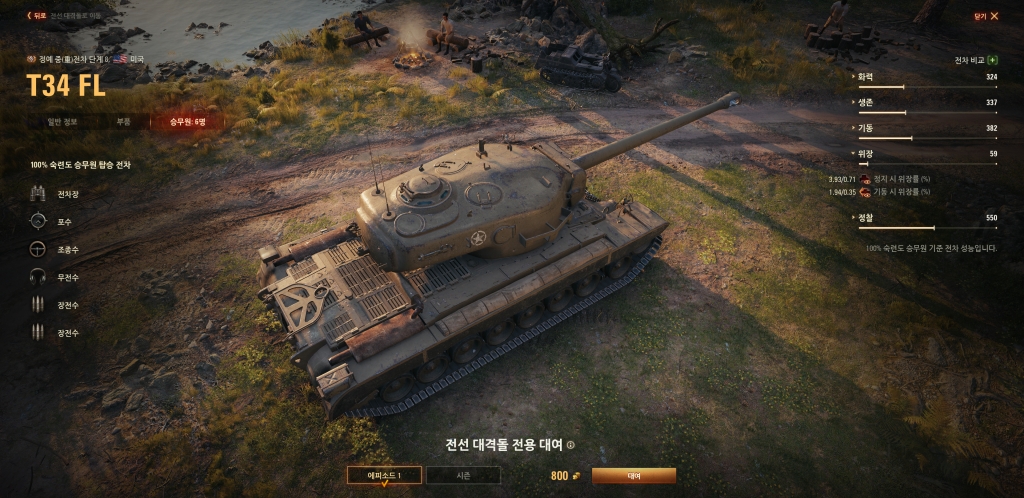Open the info icon beside 전선 대격돌 전용 대여
This screenshot has width=1024, height=498.
(x=571, y=446)
